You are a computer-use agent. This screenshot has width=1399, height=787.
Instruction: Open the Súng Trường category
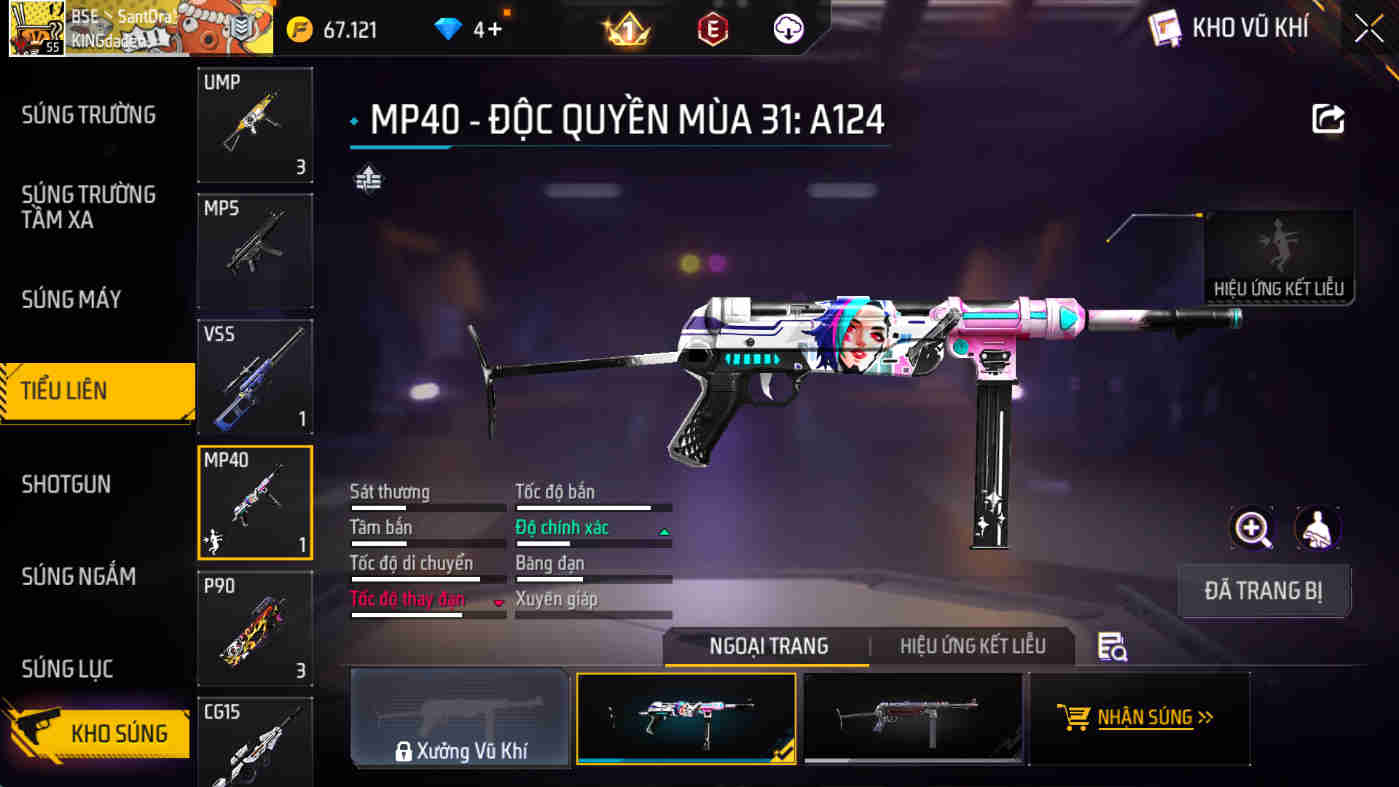pos(89,115)
